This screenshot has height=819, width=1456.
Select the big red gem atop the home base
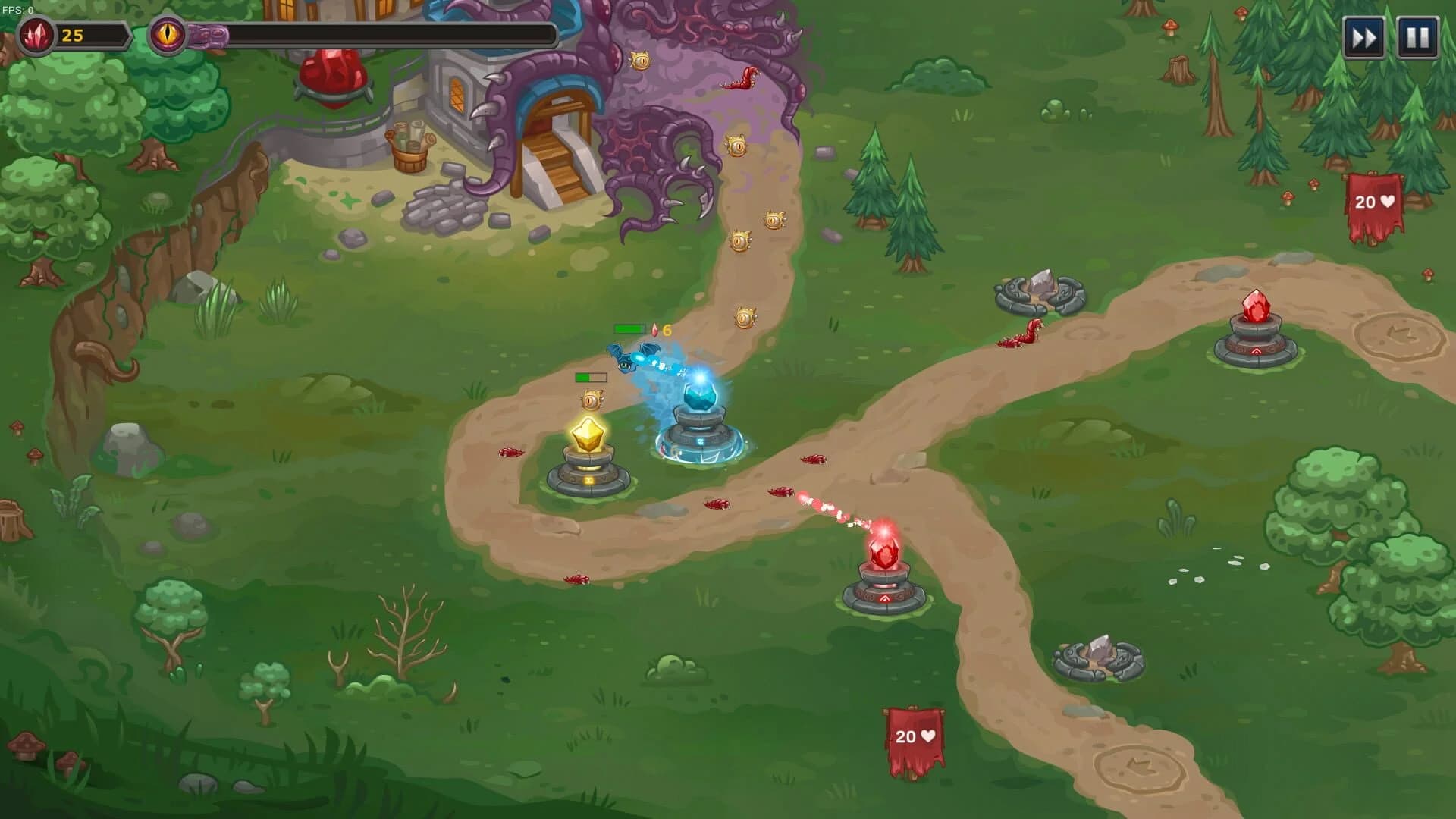click(x=332, y=76)
